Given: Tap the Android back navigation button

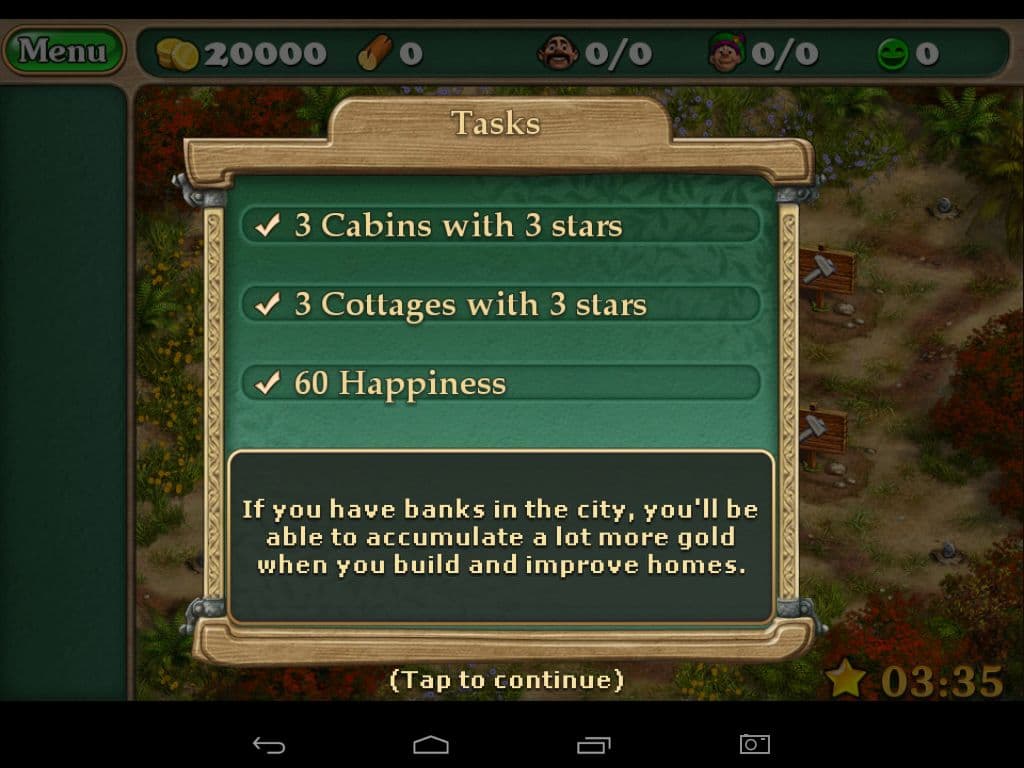Looking at the screenshot, I should pyautogui.click(x=268, y=744).
